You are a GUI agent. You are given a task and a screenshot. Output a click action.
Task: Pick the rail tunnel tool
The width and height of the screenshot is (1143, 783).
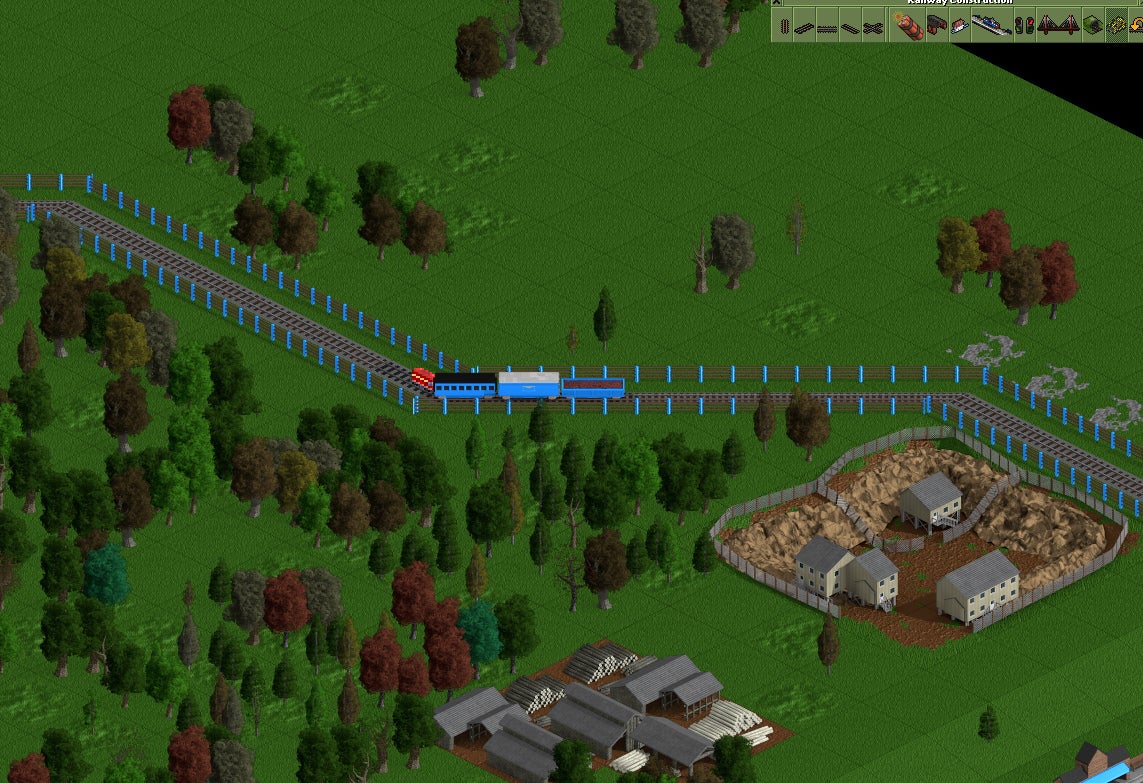click(x=1092, y=25)
